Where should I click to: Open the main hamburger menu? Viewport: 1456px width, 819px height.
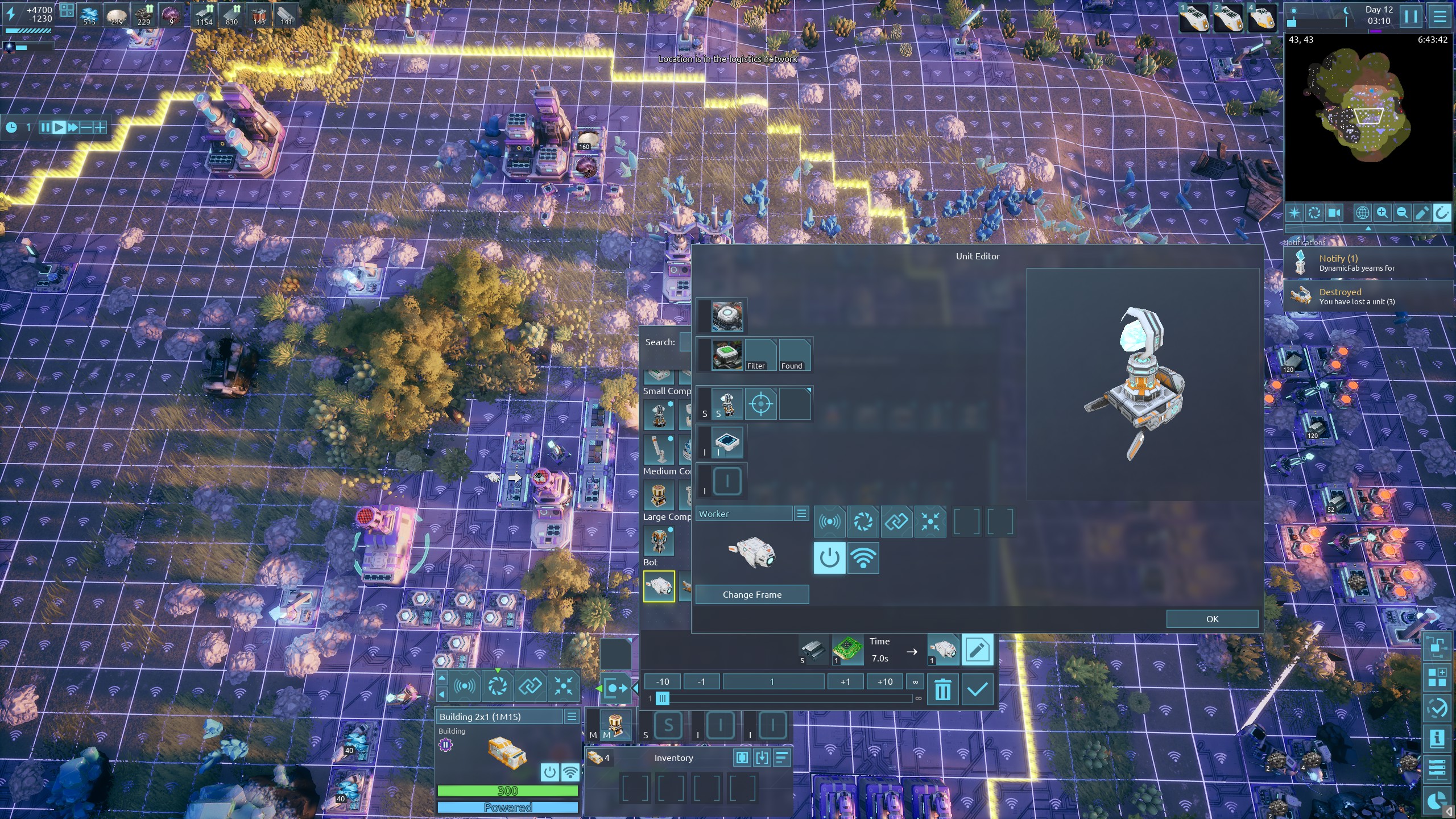tap(1440, 16)
